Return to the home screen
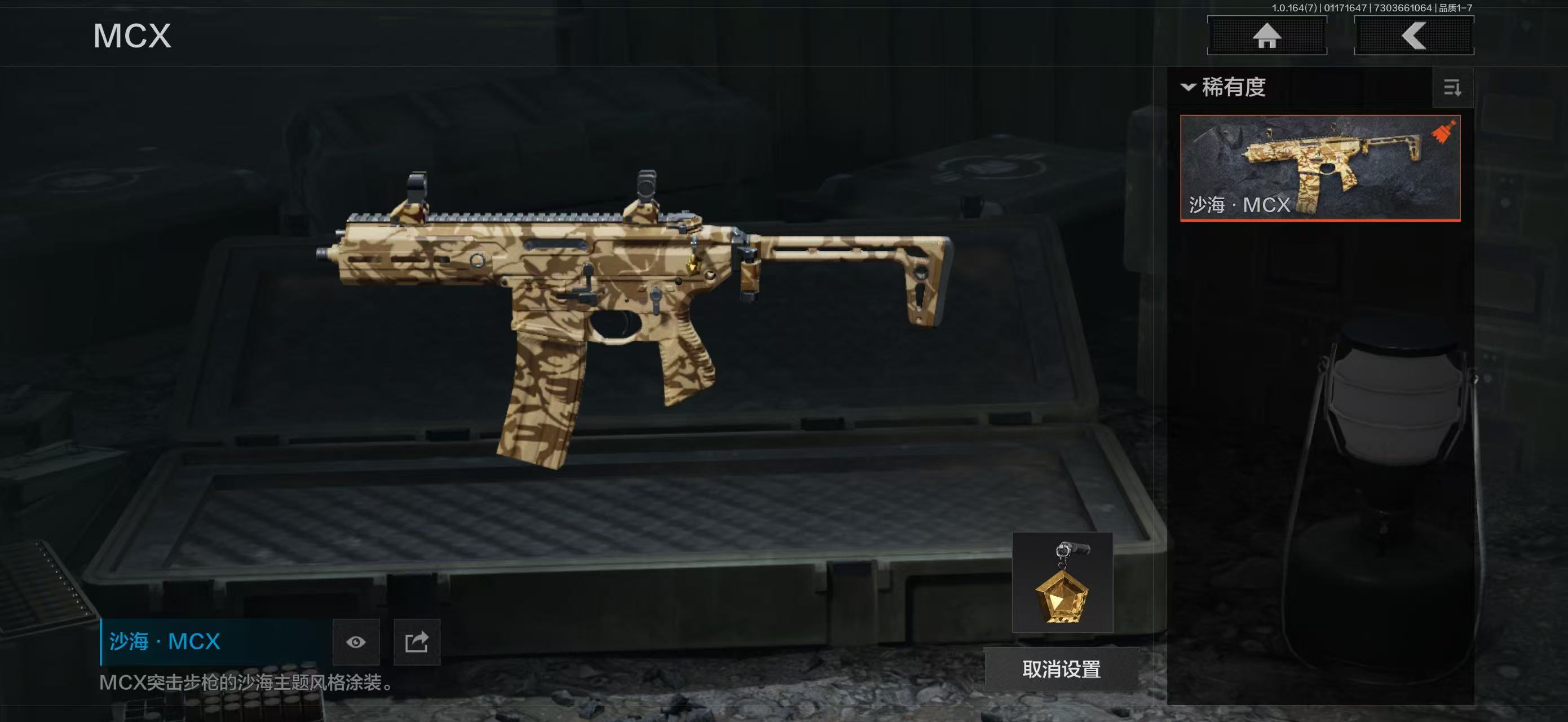Image resolution: width=1568 pixels, height=722 pixels. coord(1267,36)
